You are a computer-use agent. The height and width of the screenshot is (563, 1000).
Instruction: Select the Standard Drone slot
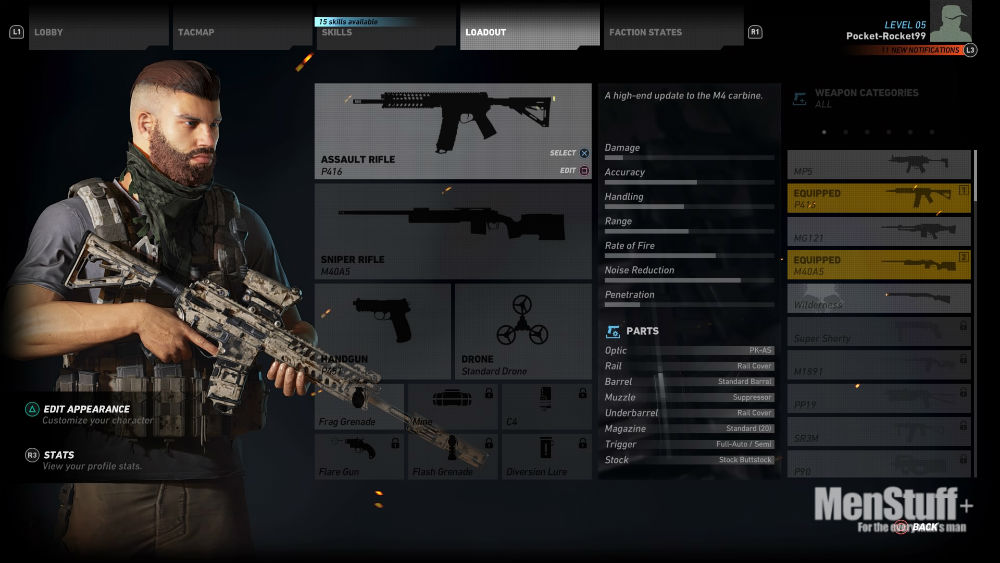coord(523,330)
